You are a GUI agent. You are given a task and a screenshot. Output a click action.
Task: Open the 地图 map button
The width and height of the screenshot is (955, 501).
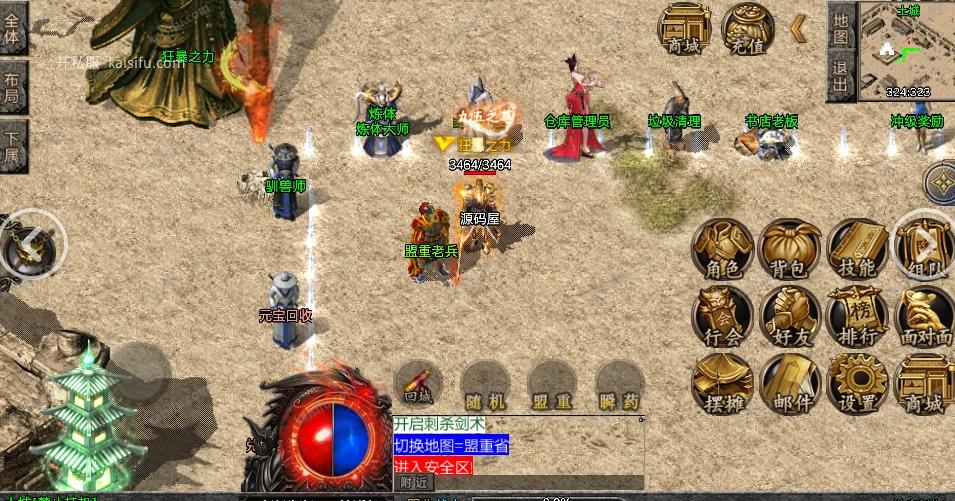[x=841, y=28]
